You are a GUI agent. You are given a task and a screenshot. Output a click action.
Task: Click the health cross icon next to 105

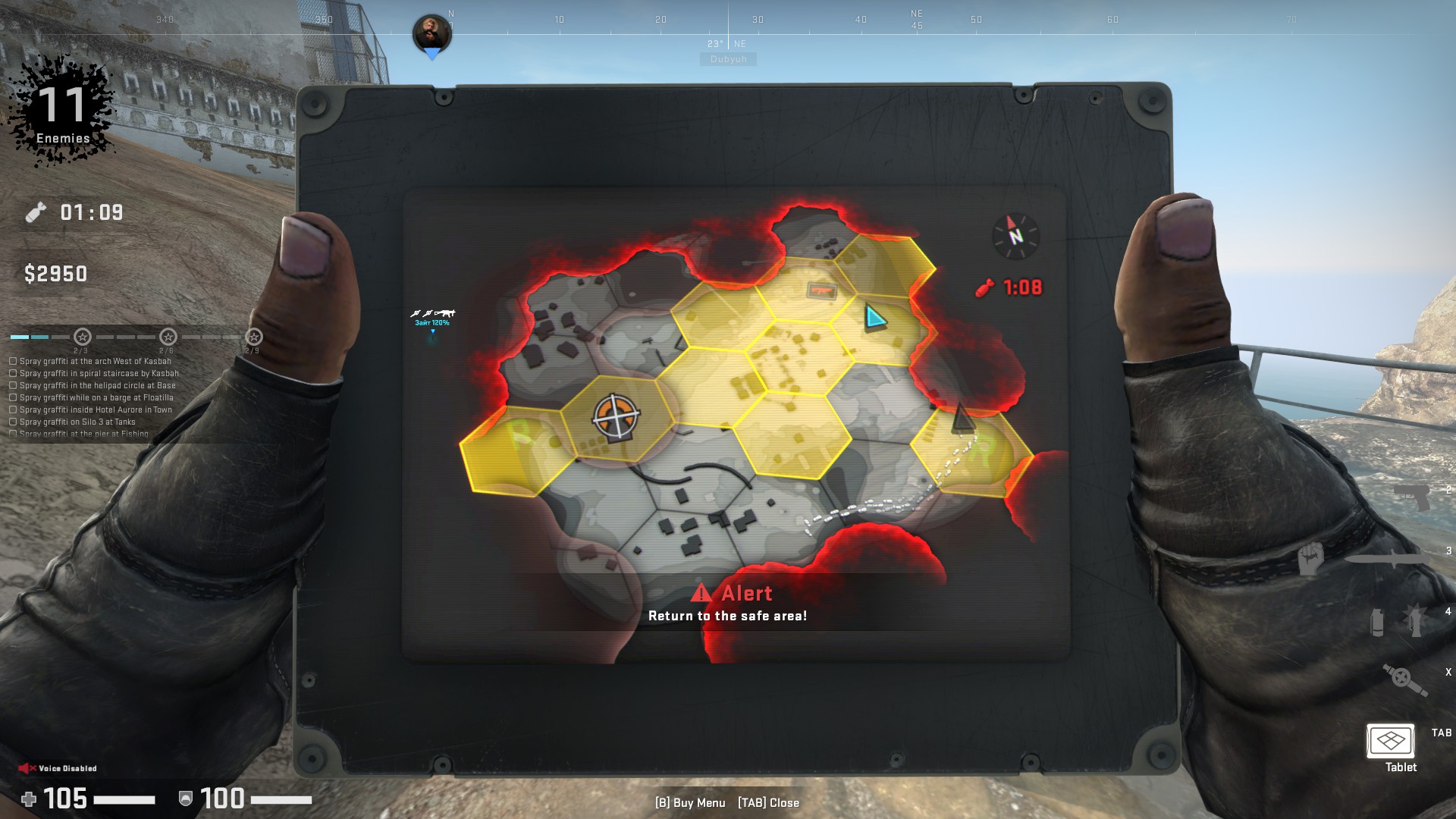coord(28,800)
